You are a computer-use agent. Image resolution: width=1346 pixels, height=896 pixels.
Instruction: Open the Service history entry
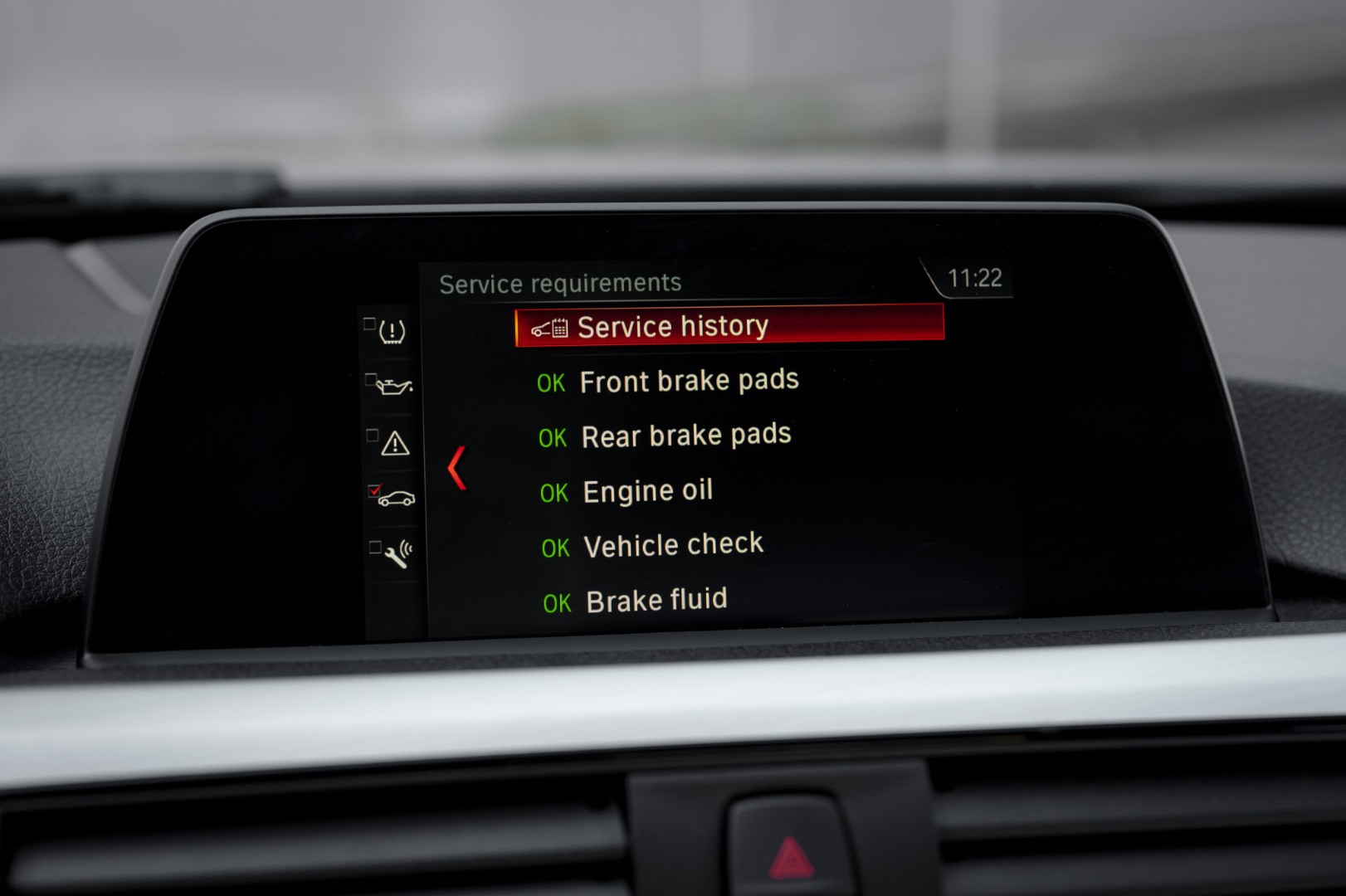729,325
